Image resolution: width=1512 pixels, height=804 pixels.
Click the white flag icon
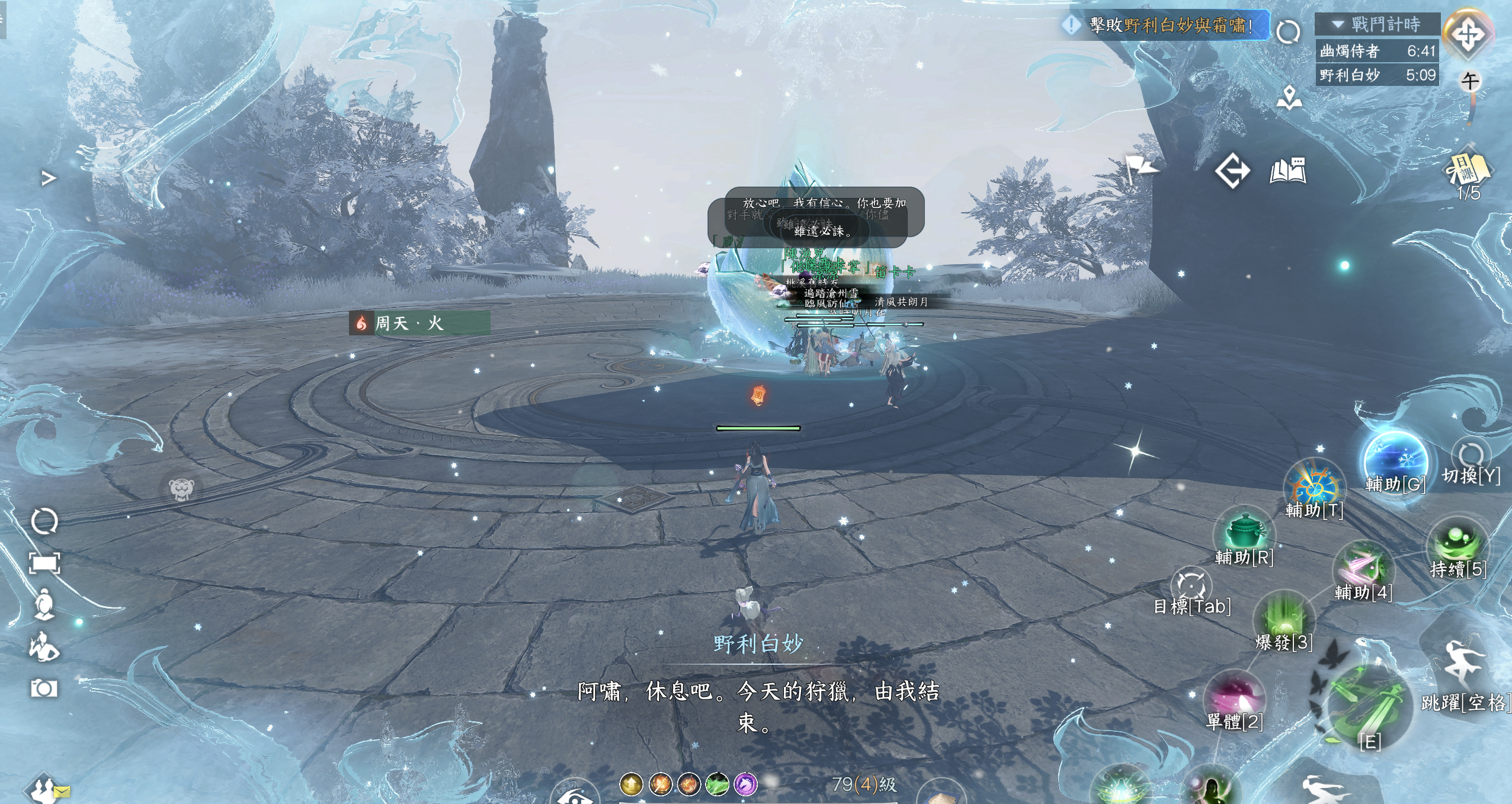[1141, 169]
